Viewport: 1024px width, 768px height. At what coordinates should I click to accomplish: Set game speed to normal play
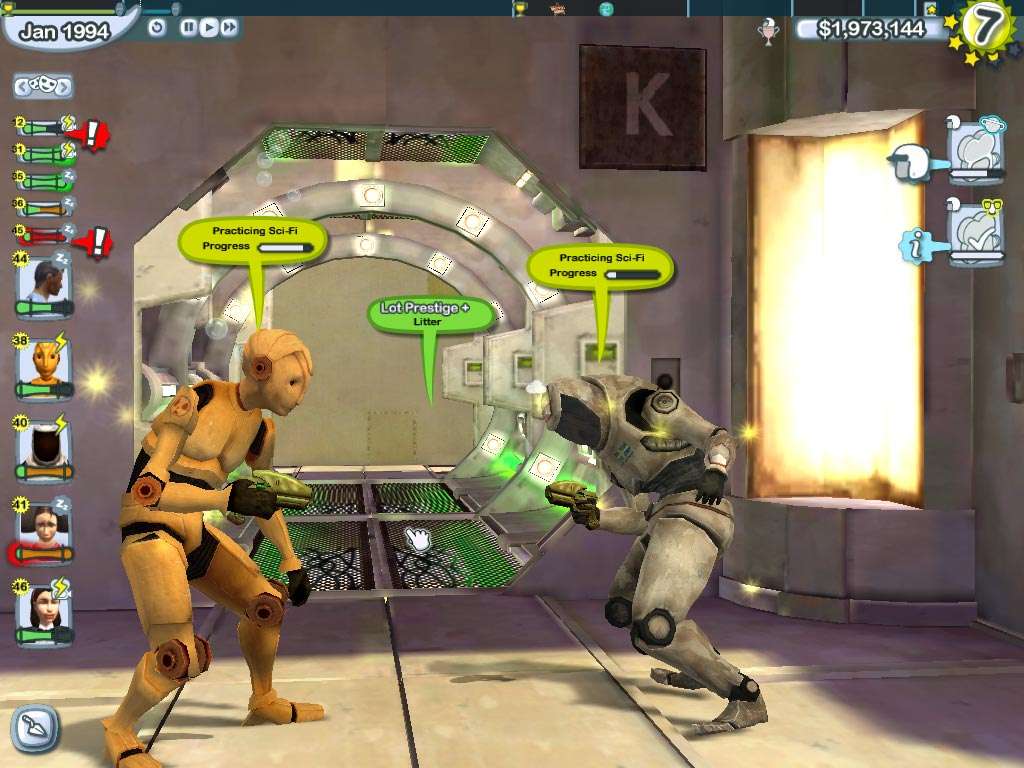coord(208,27)
